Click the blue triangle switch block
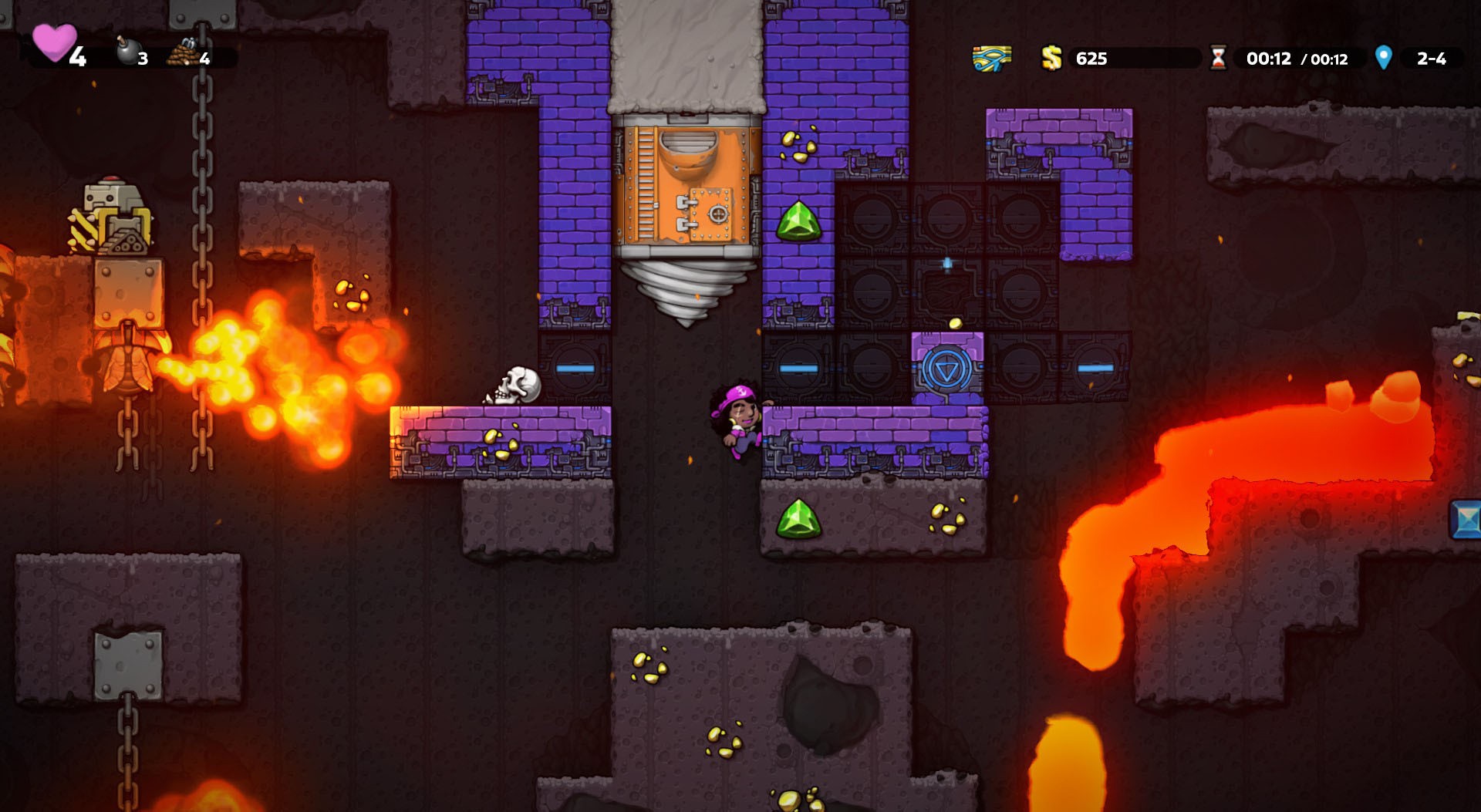The height and width of the screenshot is (812, 1481). (x=947, y=369)
